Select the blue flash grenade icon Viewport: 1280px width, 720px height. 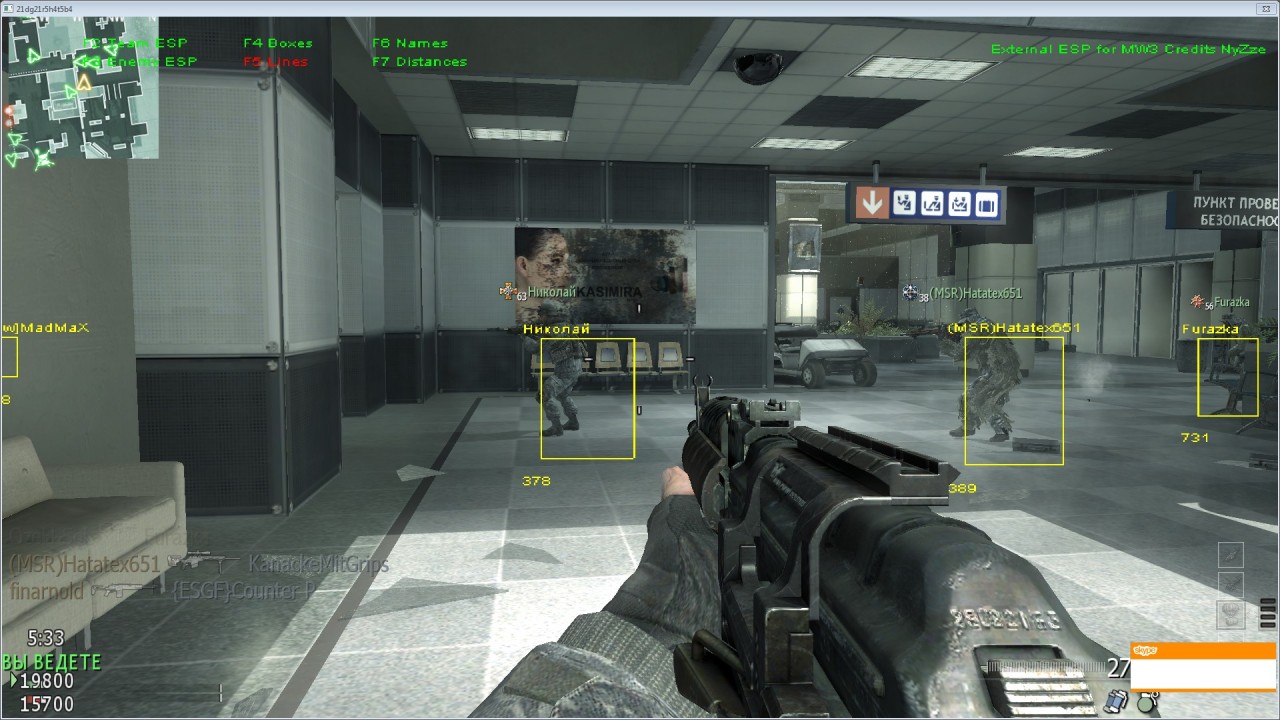(x=1115, y=700)
